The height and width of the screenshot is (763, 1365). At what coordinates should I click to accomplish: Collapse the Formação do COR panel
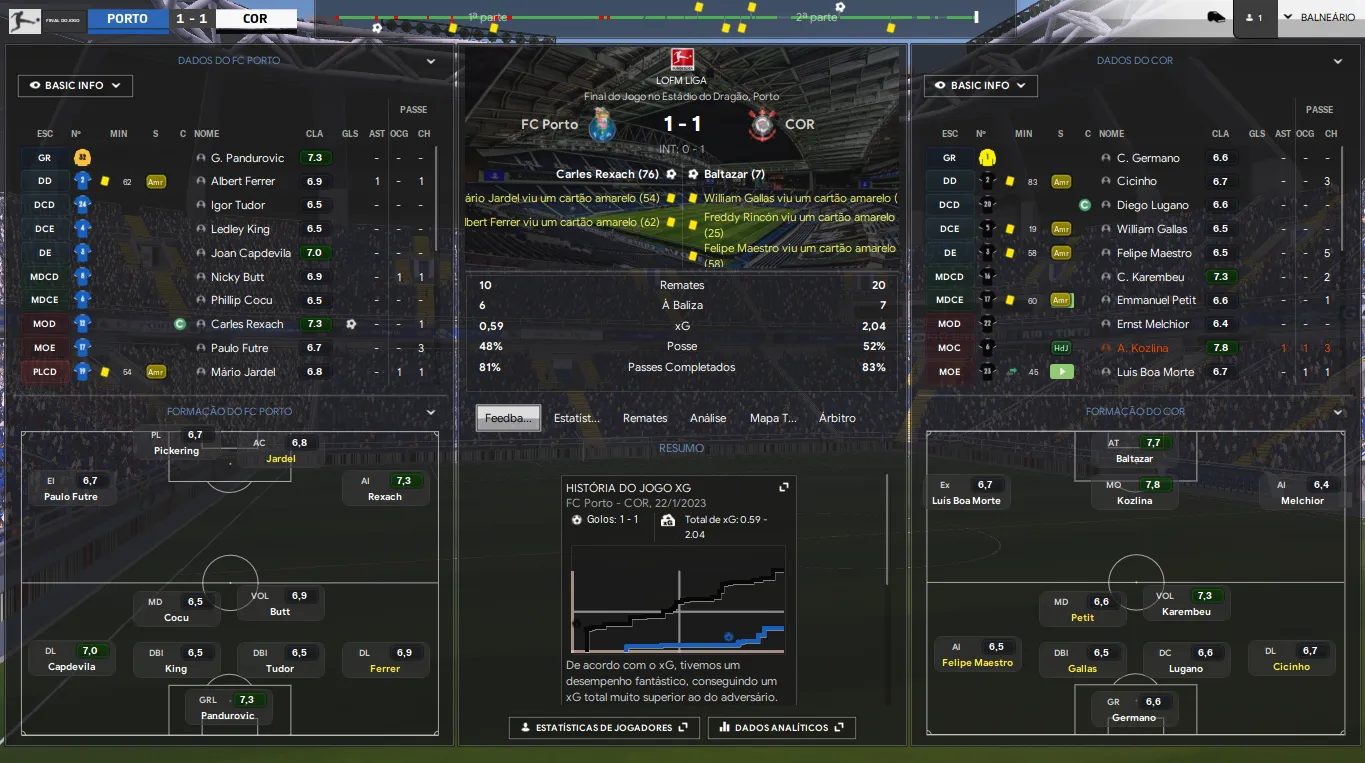coord(1338,412)
